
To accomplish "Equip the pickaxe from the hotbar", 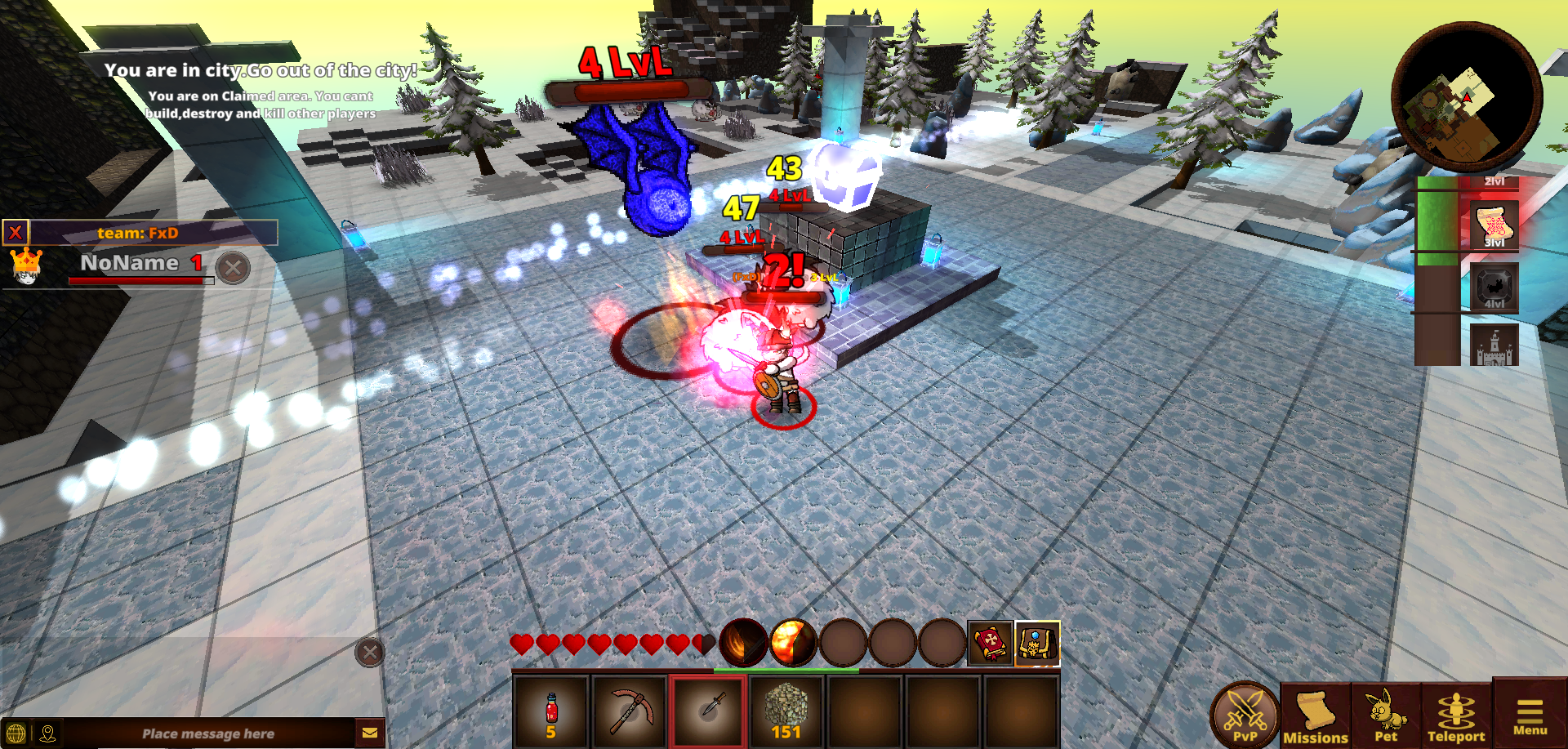I will click(x=629, y=711).
